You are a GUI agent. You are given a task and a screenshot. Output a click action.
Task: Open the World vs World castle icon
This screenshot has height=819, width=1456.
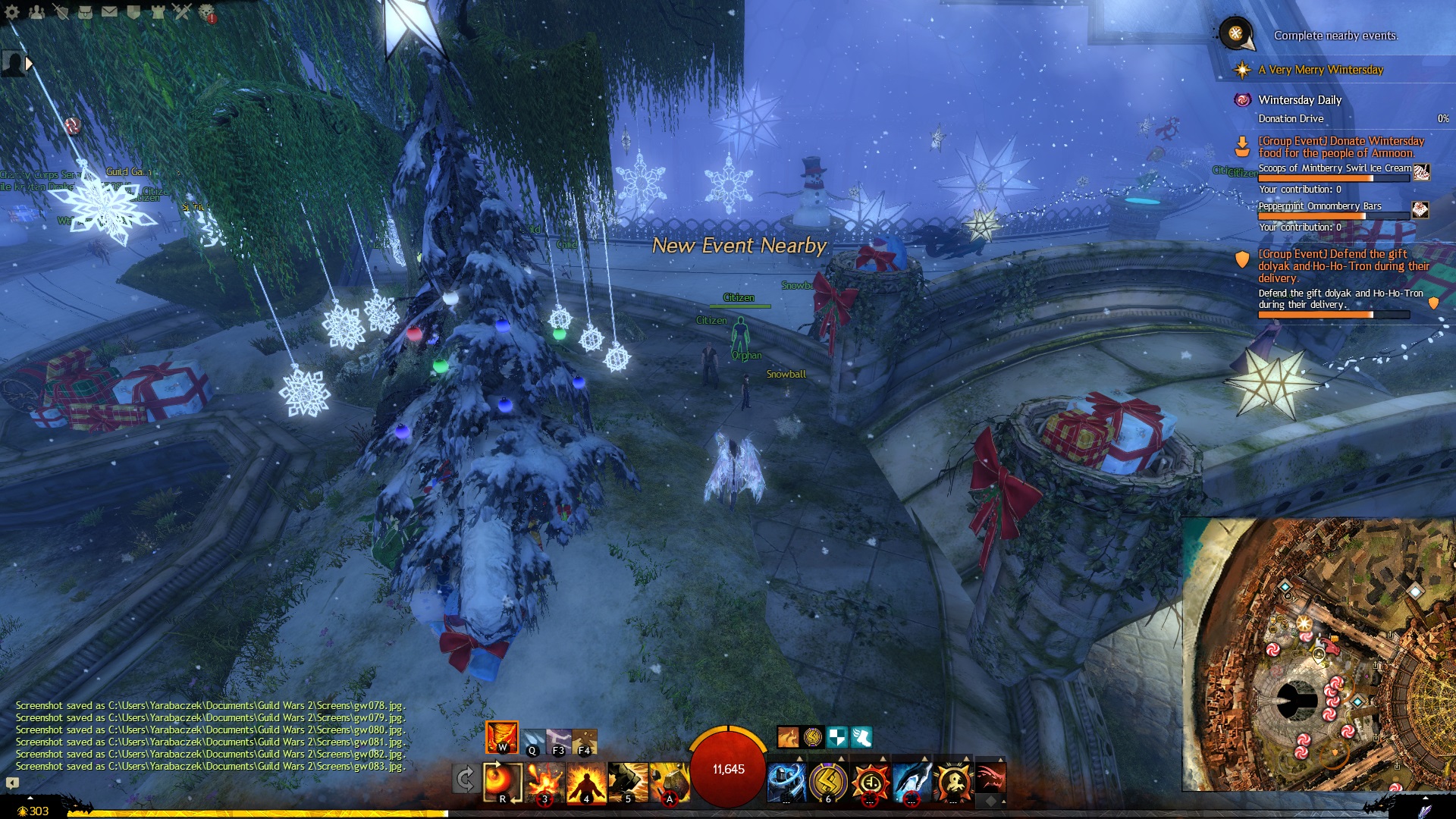click(x=158, y=11)
